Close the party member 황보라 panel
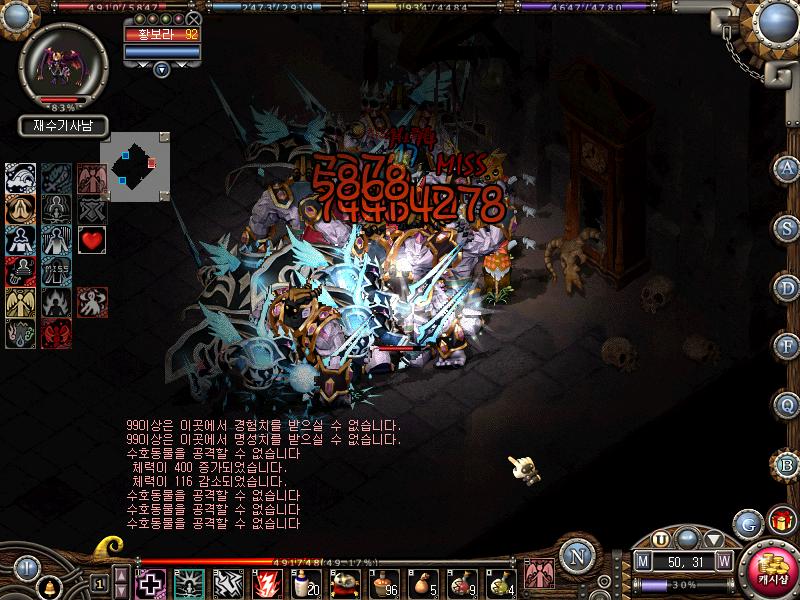The width and height of the screenshot is (800, 600). point(193,19)
